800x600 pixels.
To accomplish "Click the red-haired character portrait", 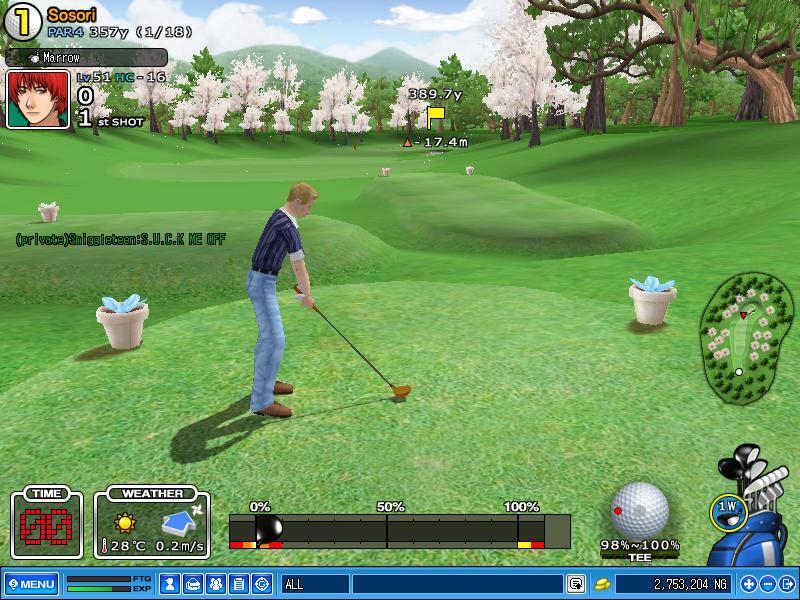I will (x=38, y=99).
